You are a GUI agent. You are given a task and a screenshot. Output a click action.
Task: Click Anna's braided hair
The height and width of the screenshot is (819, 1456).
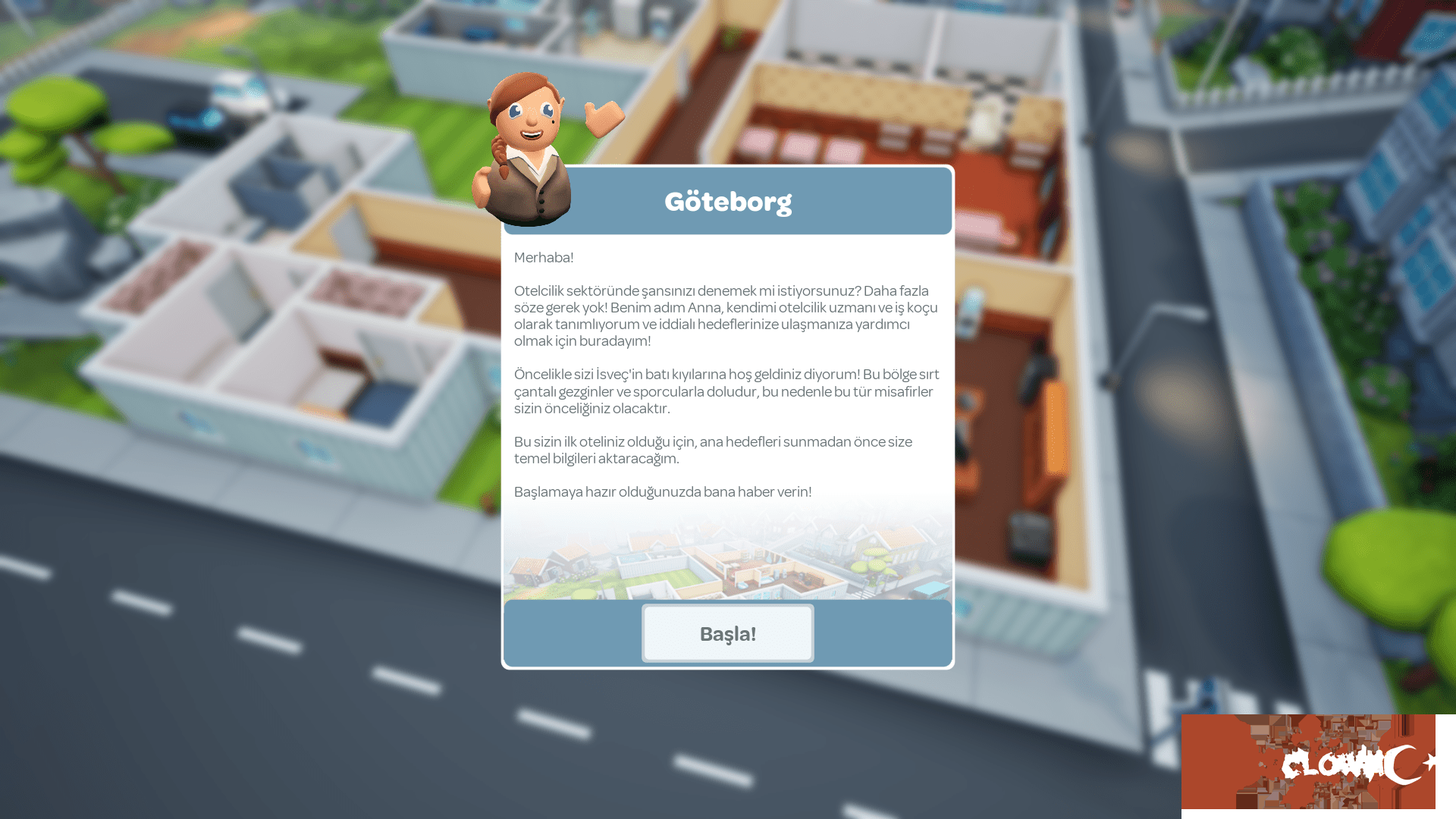pyautogui.click(x=500, y=157)
